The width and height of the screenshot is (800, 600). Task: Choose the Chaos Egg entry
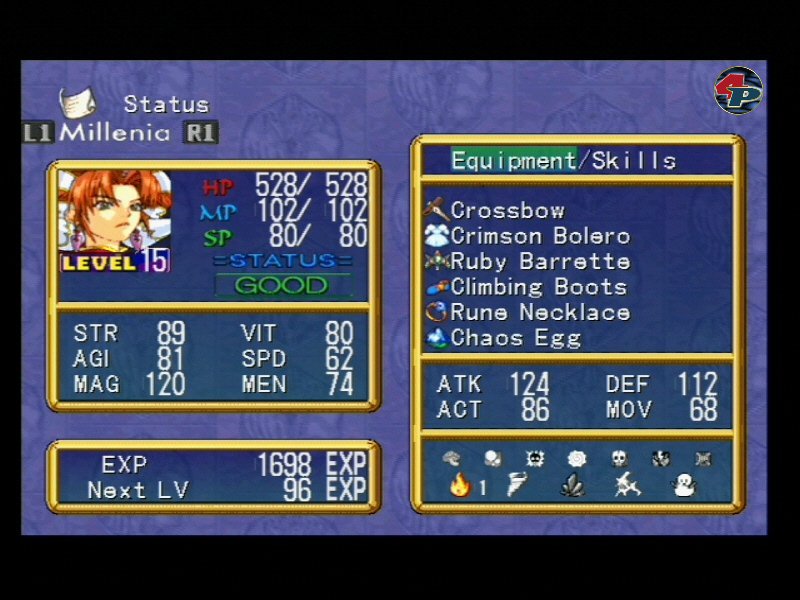click(515, 338)
